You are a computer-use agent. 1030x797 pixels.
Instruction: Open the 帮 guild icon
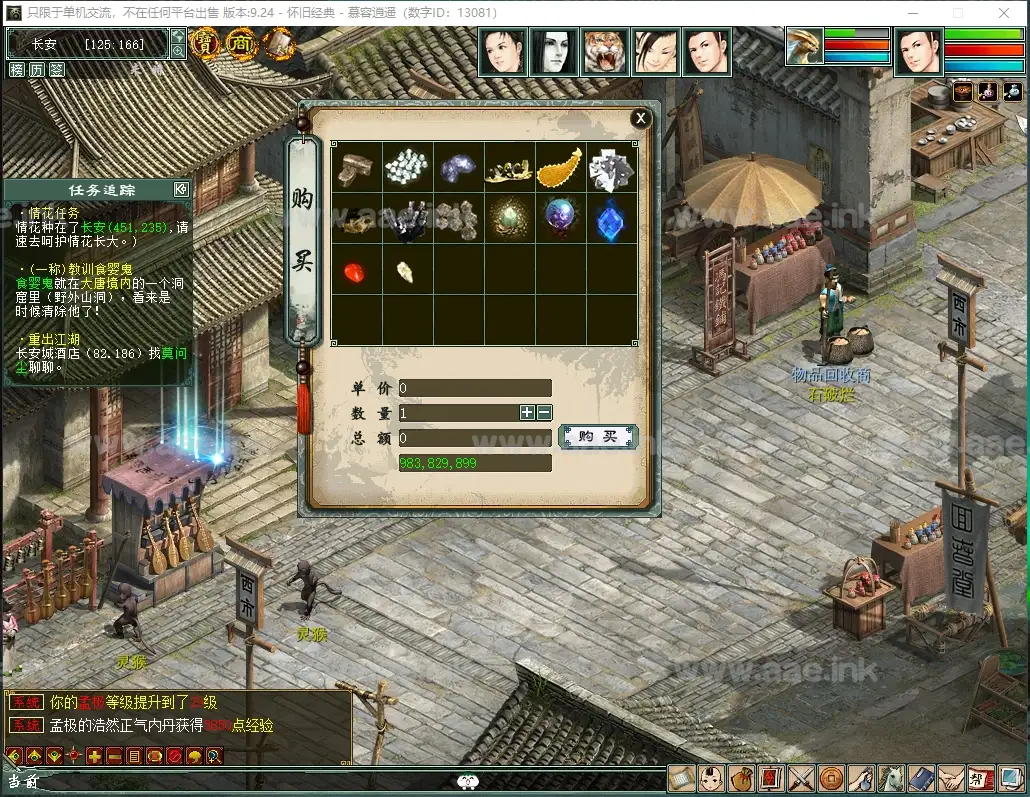981,778
